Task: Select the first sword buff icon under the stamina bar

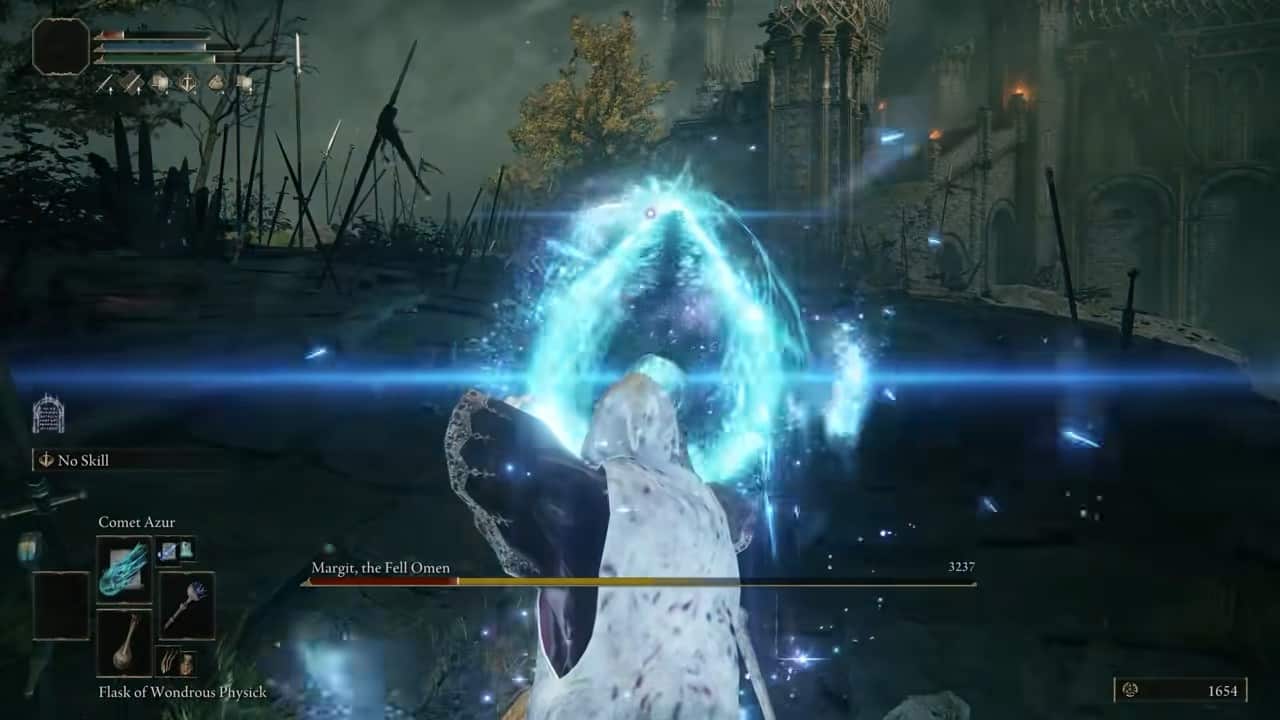Action: (106, 82)
